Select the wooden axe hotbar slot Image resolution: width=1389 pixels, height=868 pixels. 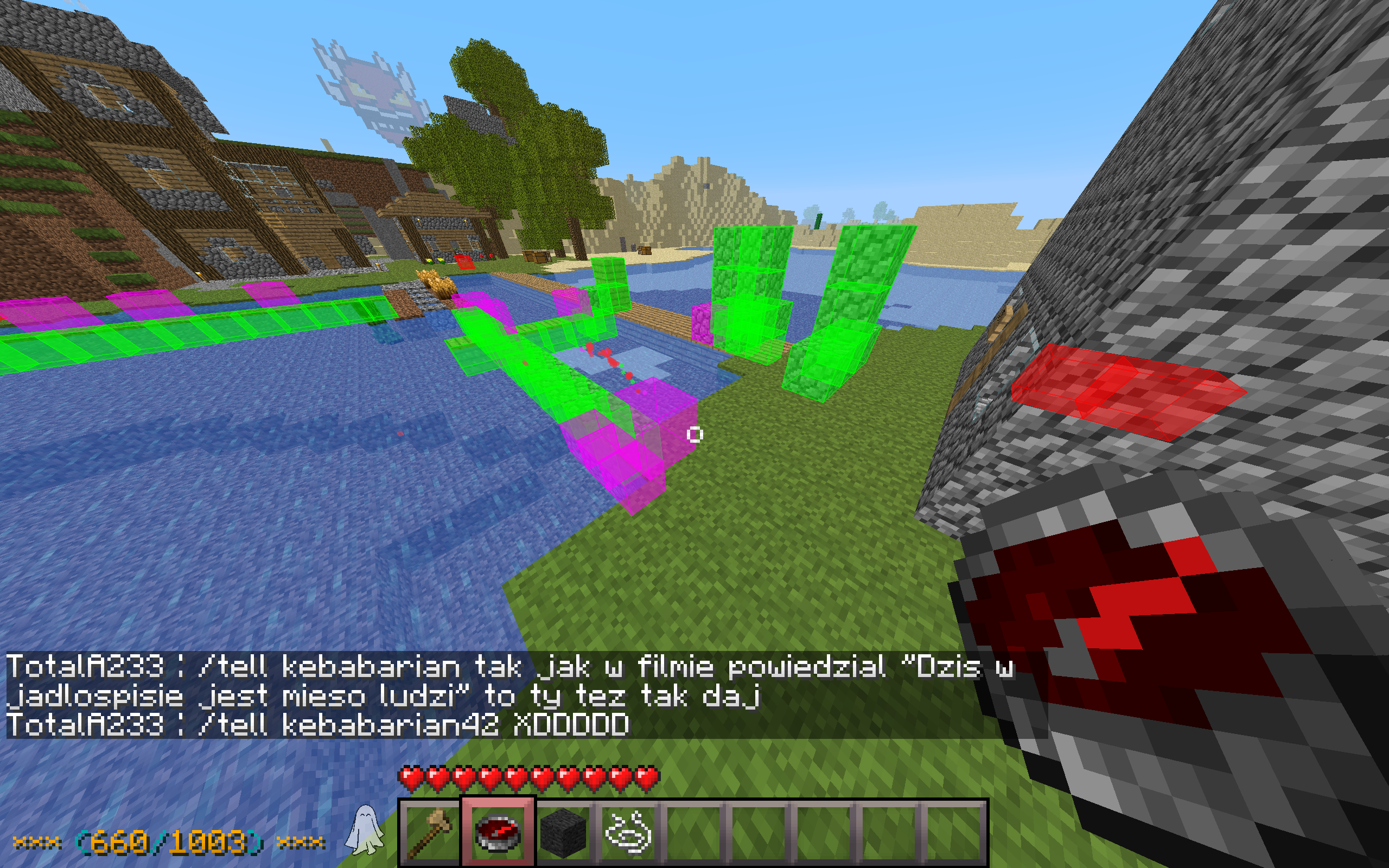click(431, 832)
